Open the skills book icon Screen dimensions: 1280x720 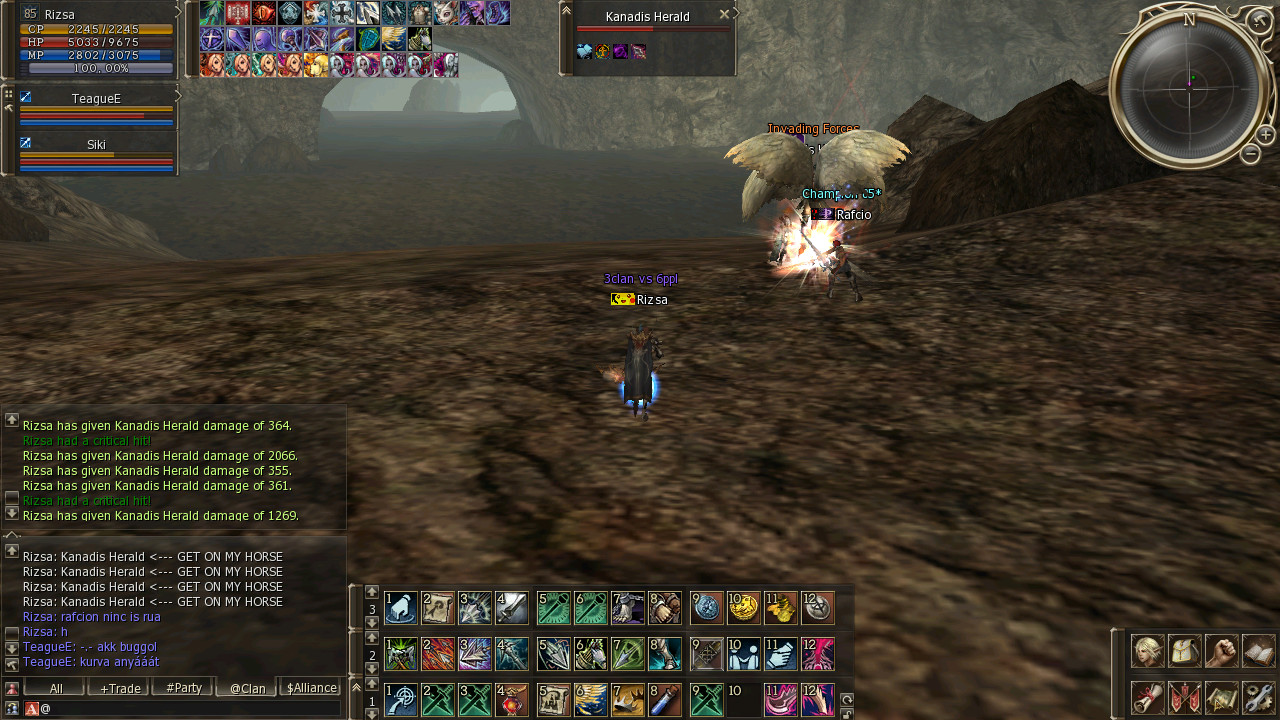pos(1259,651)
